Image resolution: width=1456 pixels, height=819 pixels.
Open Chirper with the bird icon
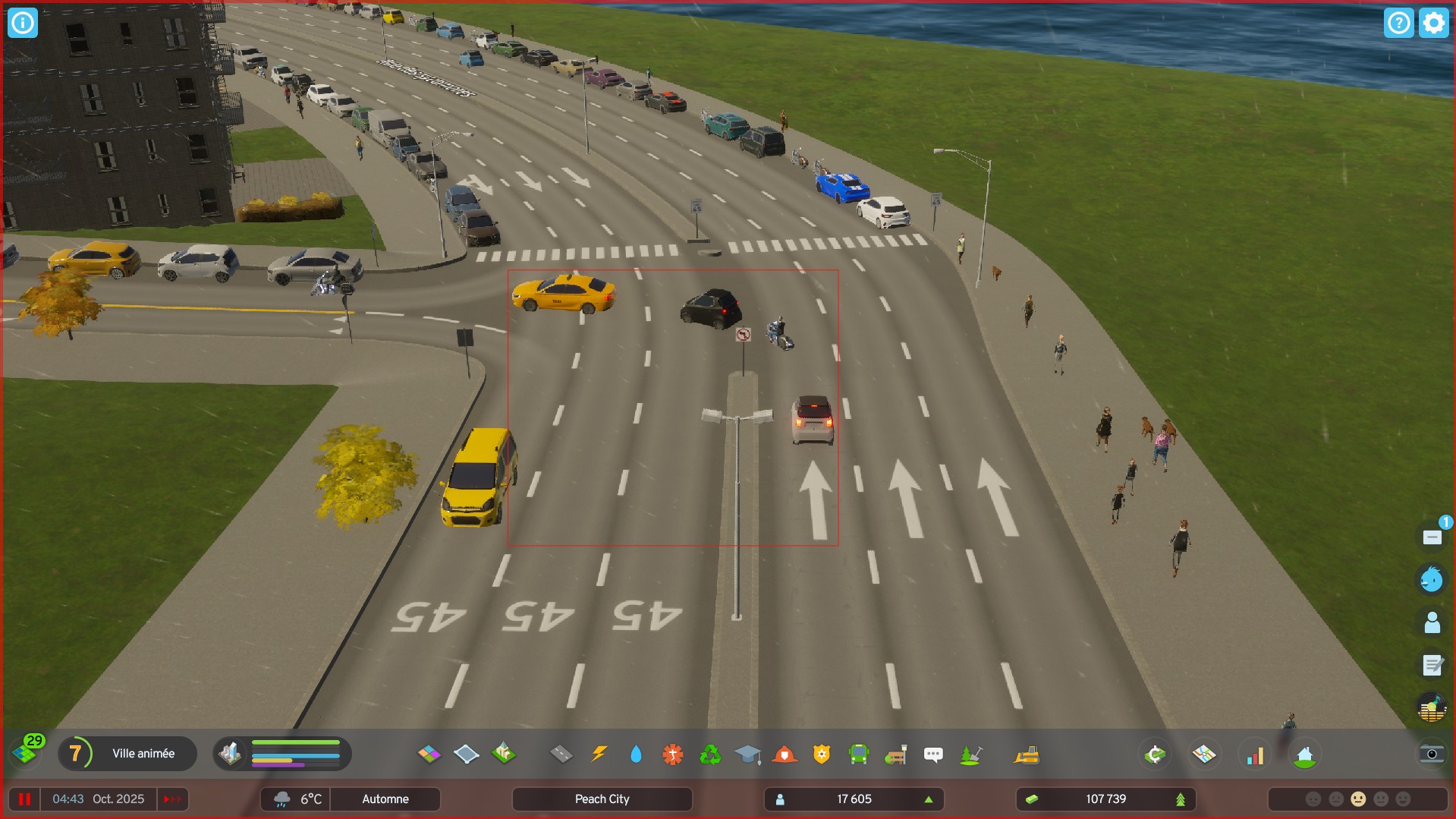pos(1431,579)
